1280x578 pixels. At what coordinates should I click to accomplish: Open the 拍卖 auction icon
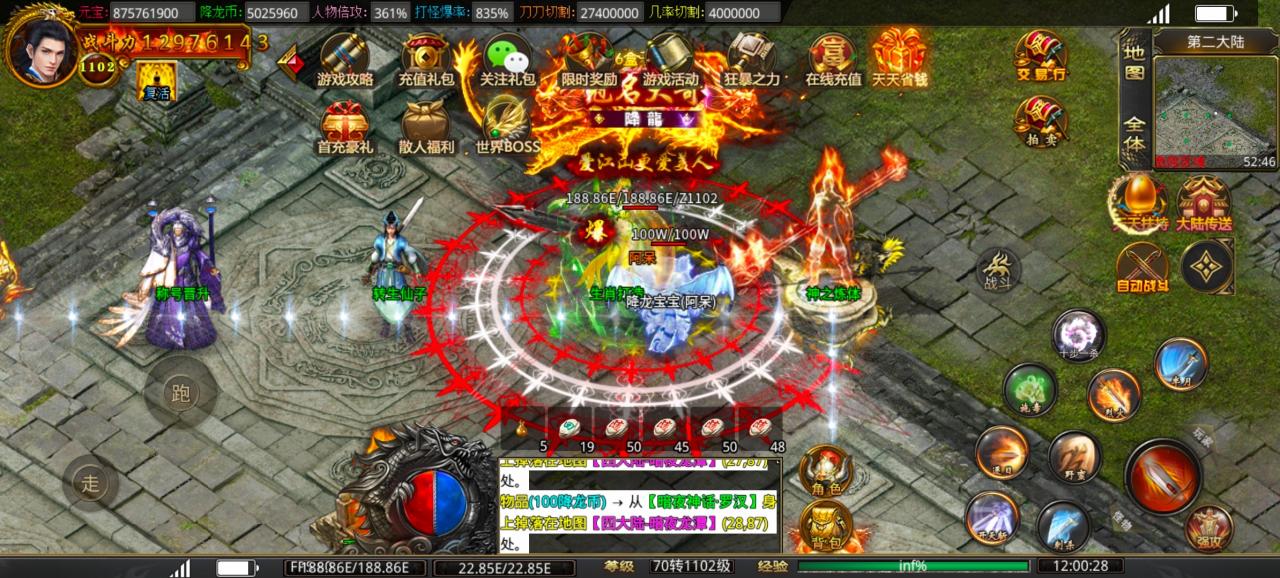[x=1040, y=122]
